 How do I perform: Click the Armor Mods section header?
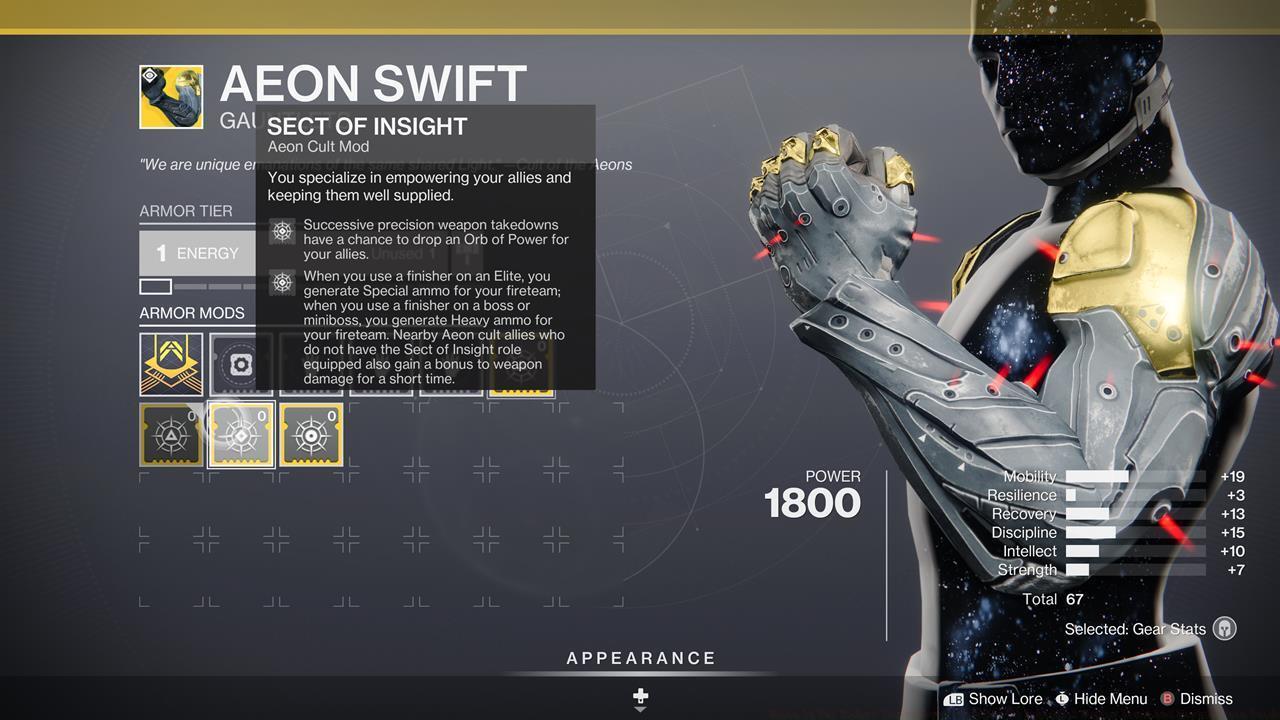click(x=192, y=313)
